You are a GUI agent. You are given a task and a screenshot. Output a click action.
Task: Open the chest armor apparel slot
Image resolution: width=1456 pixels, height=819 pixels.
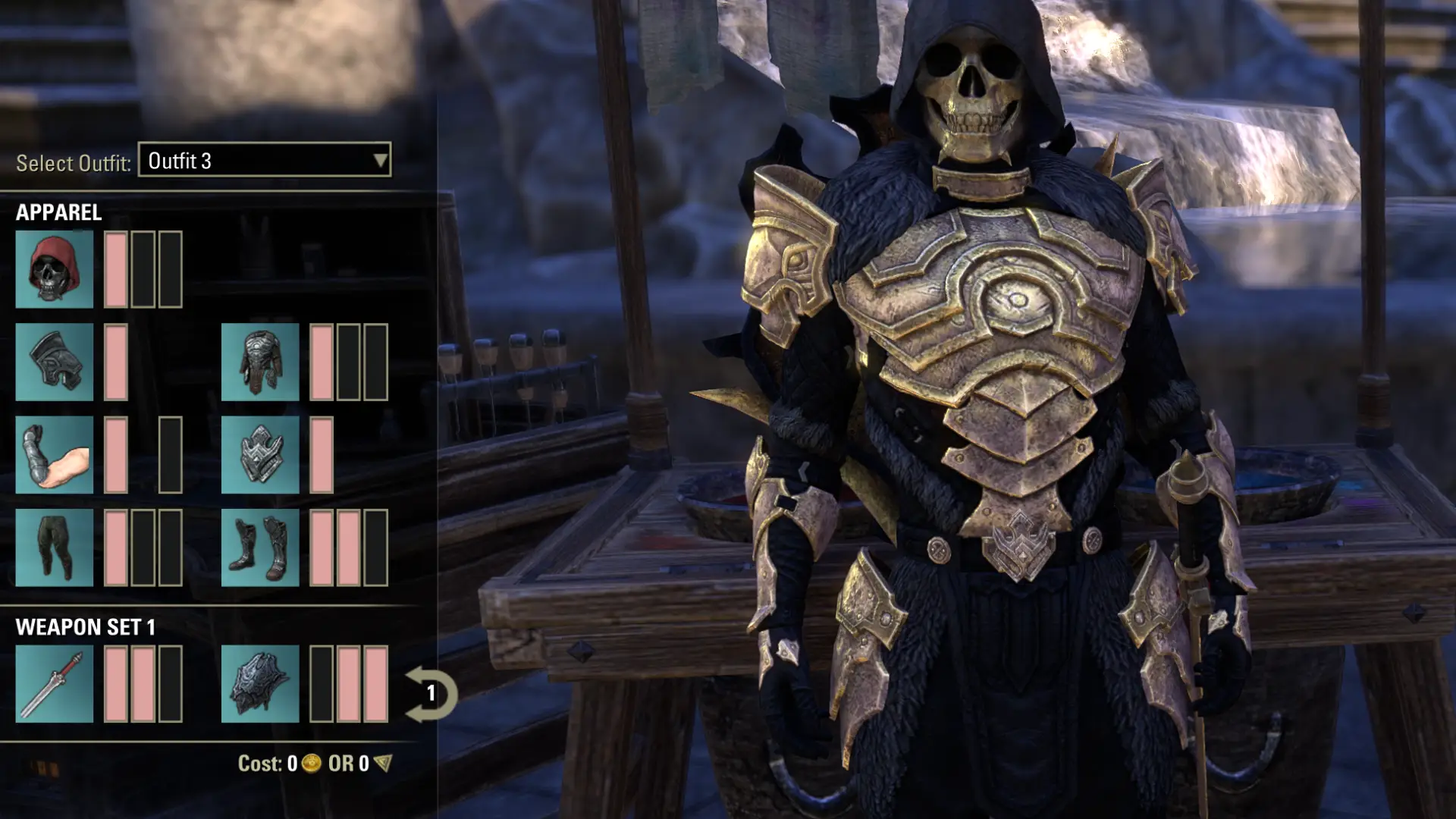coord(259,362)
